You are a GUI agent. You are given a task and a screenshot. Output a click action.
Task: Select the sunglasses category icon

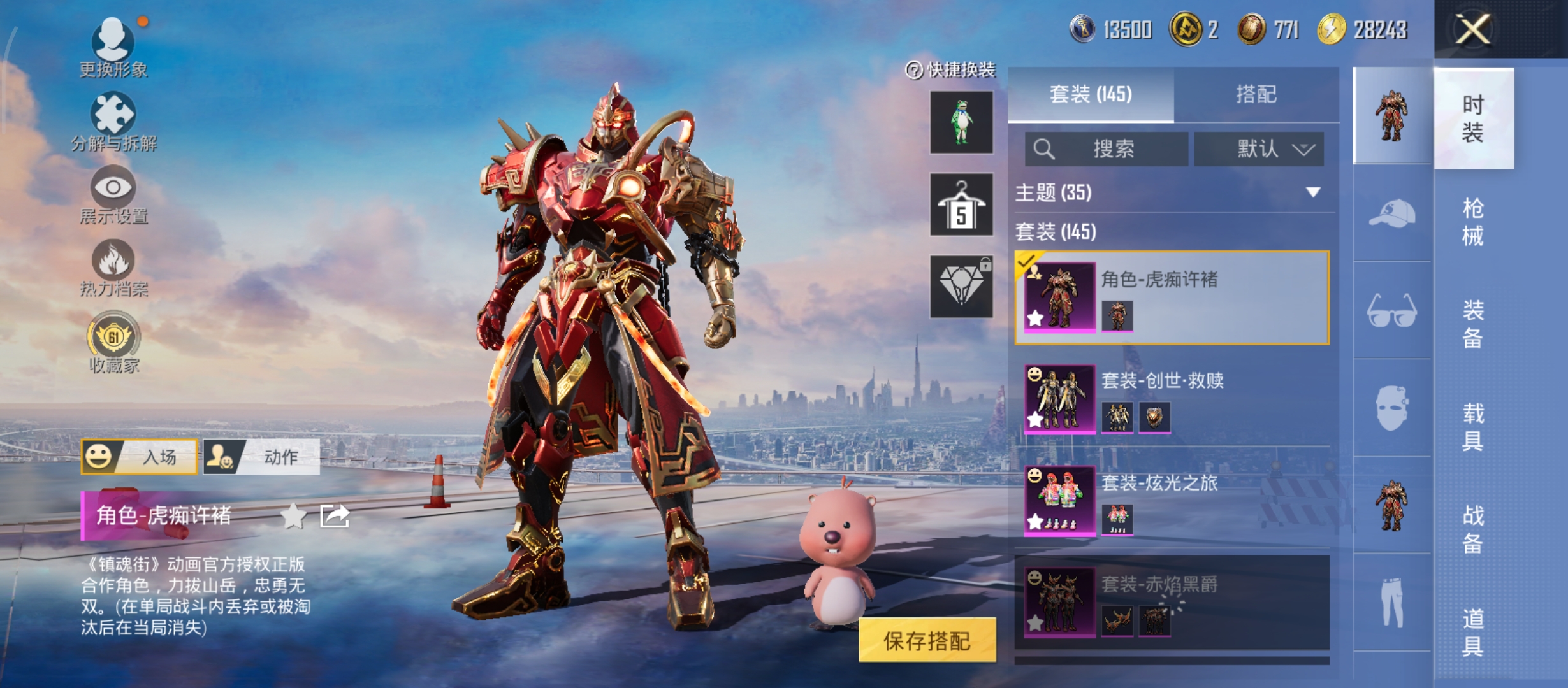tap(1391, 310)
